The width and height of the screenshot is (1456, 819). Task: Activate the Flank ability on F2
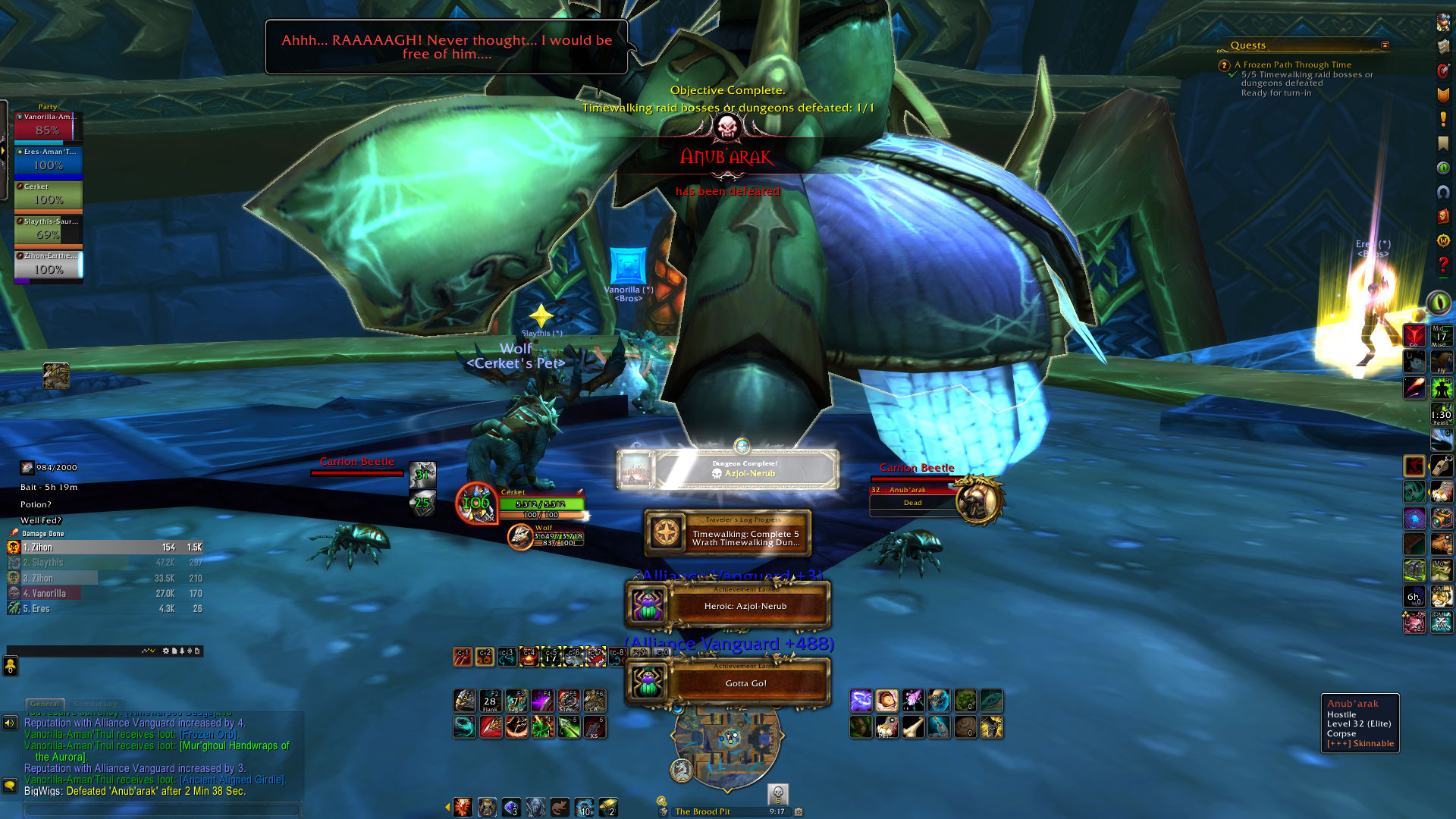[490, 700]
